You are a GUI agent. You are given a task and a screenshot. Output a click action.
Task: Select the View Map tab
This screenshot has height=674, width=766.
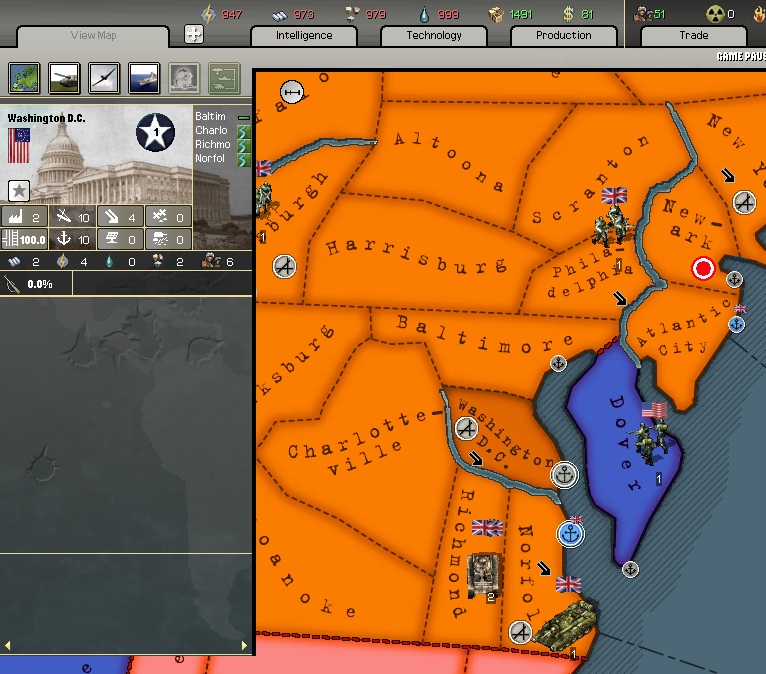pyautogui.click(x=95, y=36)
